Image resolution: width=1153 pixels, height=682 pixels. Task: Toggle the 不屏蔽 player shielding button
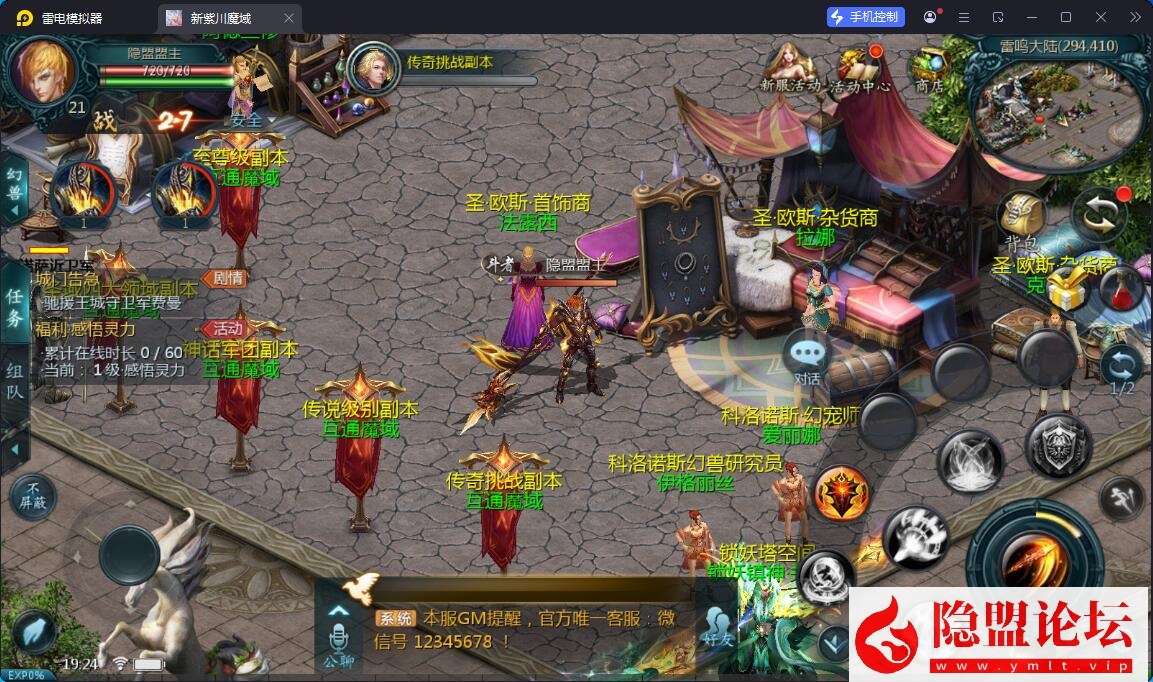coord(33,495)
